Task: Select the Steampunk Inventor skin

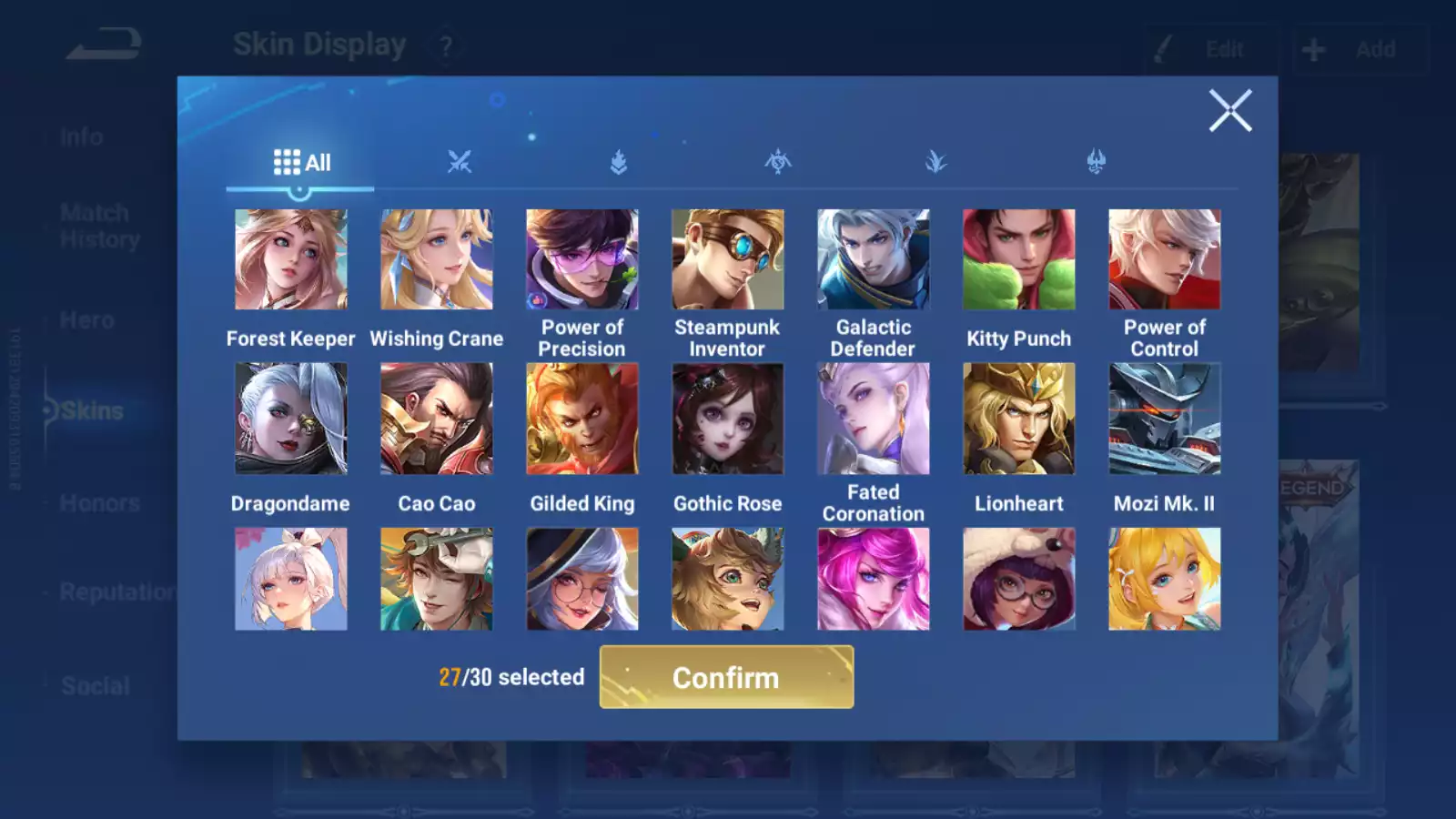Action: pos(728,260)
